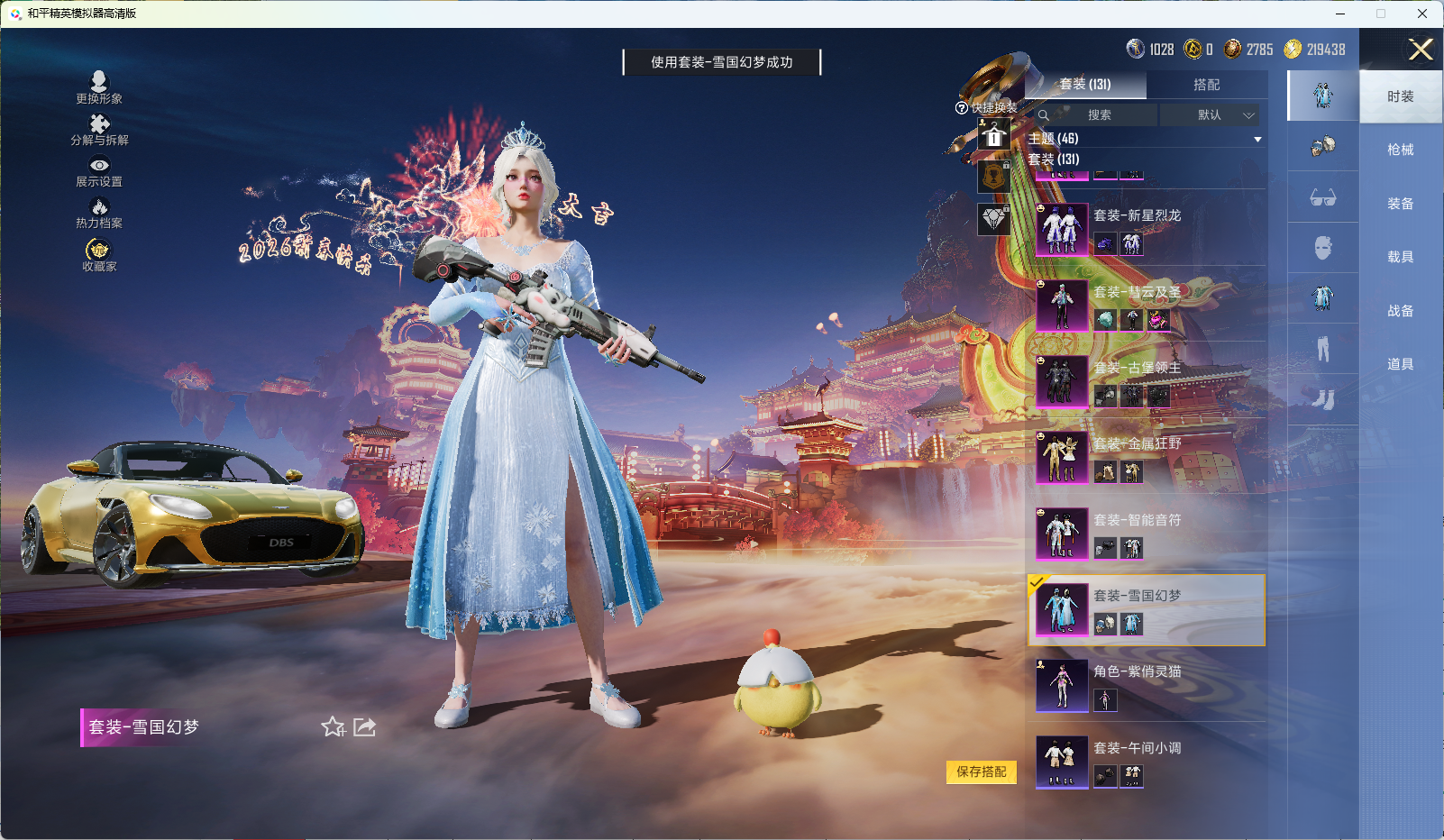The image size is (1444, 840).
Task: Click the search magnifier icon
Action: coord(1044,115)
